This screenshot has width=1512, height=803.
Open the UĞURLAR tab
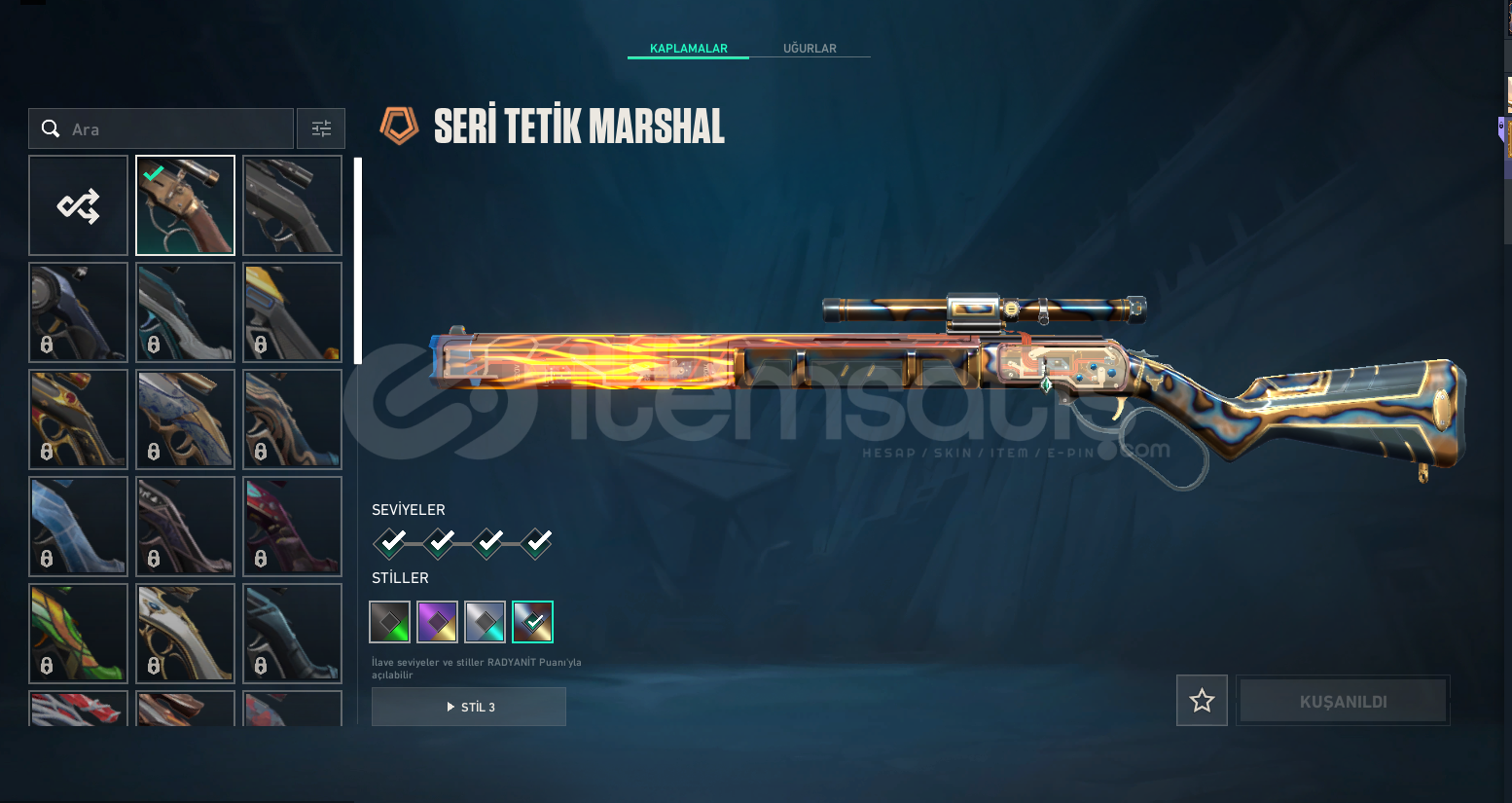pos(810,48)
